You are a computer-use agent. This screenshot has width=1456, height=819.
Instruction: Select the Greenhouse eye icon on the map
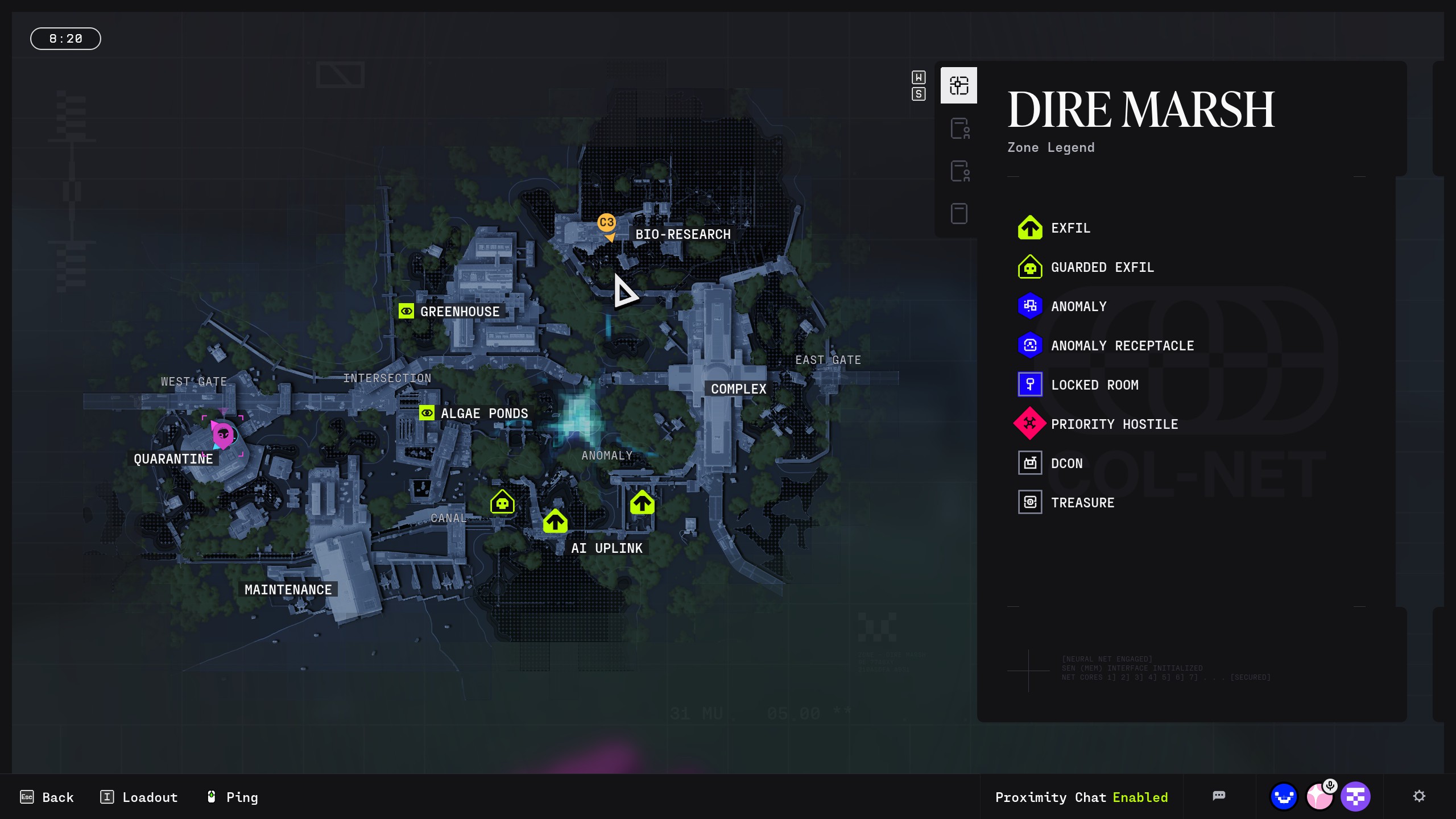[406, 311]
